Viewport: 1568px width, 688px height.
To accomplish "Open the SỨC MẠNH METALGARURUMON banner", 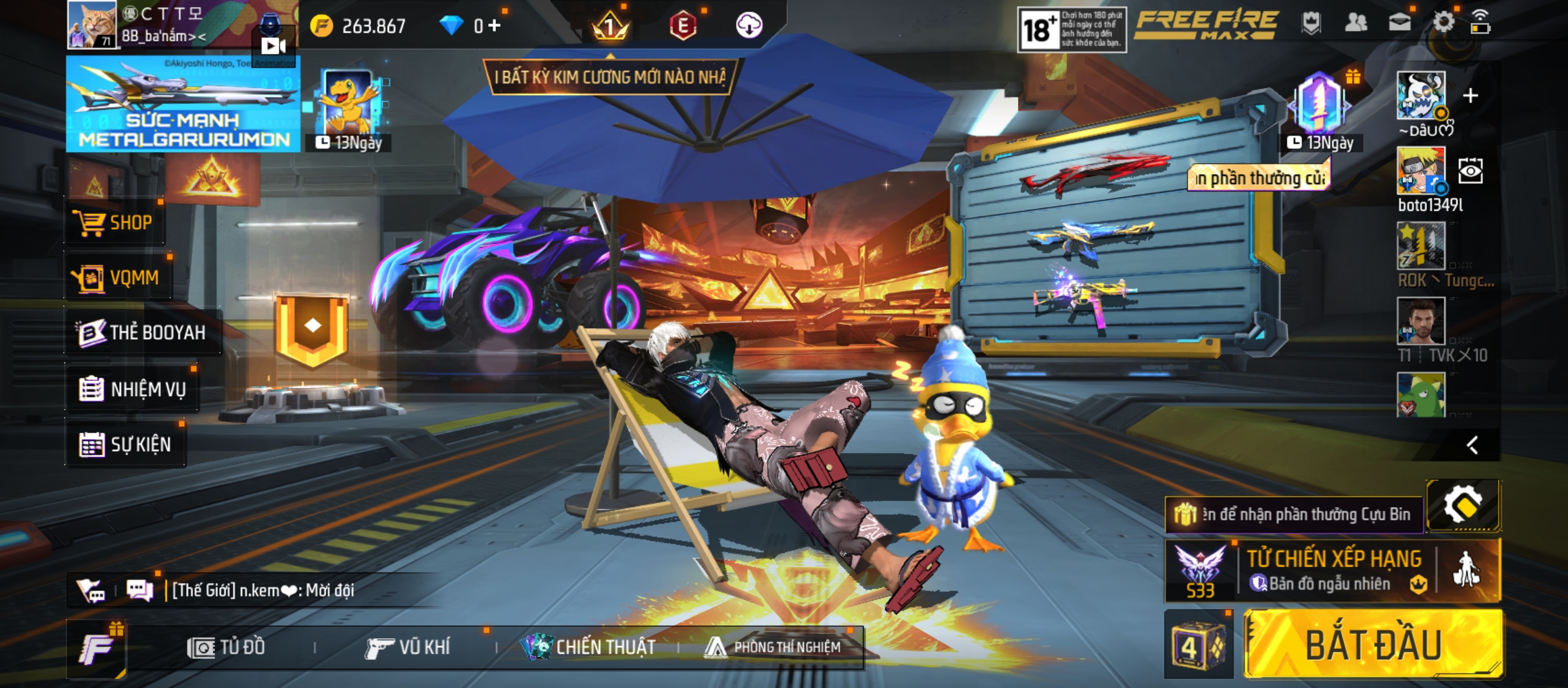I will [183, 104].
